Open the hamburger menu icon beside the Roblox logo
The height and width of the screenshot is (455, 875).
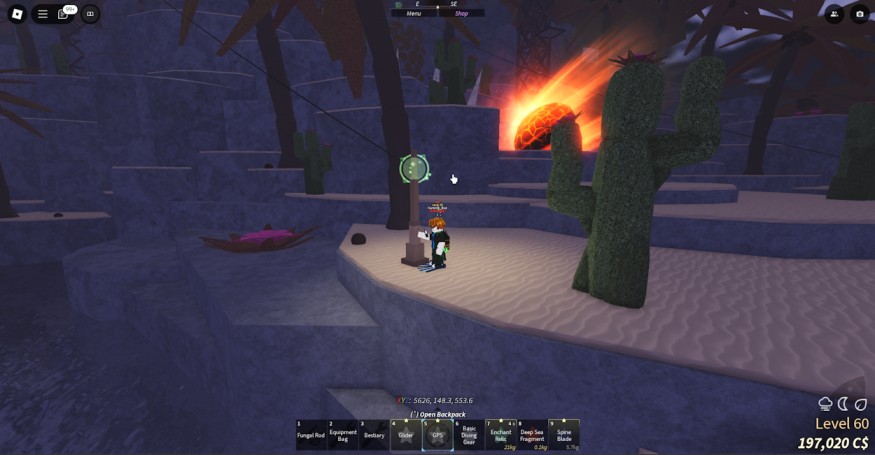point(43,14)
